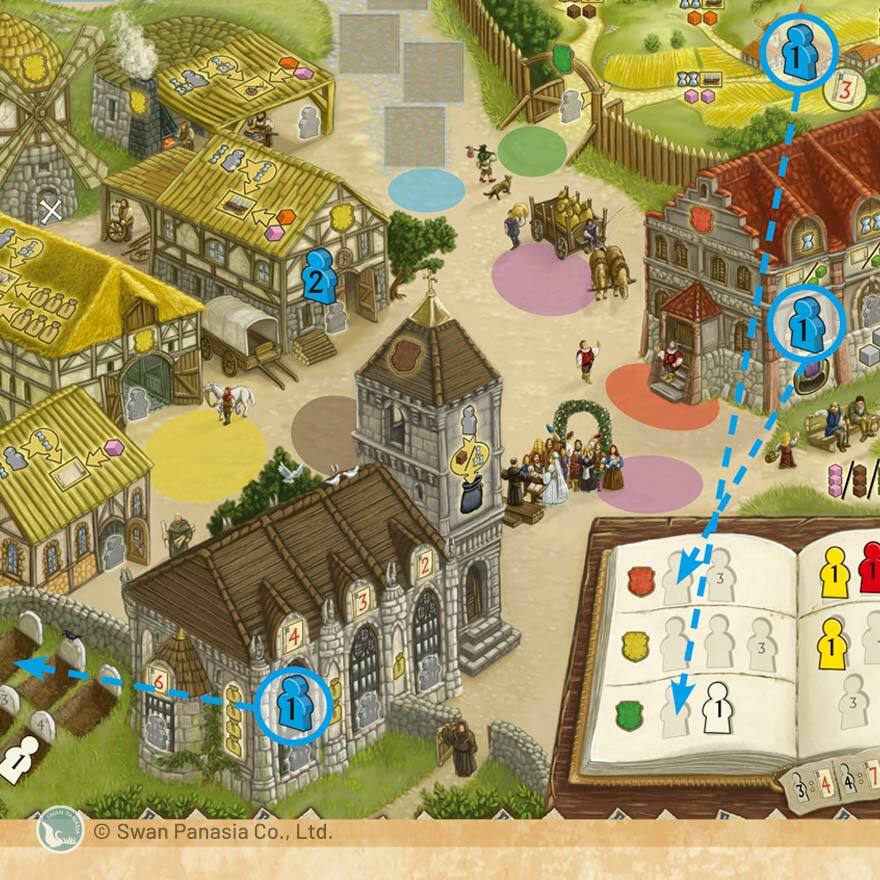
Task: Select the circled blue meeple in the church
Action: tap(293, 706)
